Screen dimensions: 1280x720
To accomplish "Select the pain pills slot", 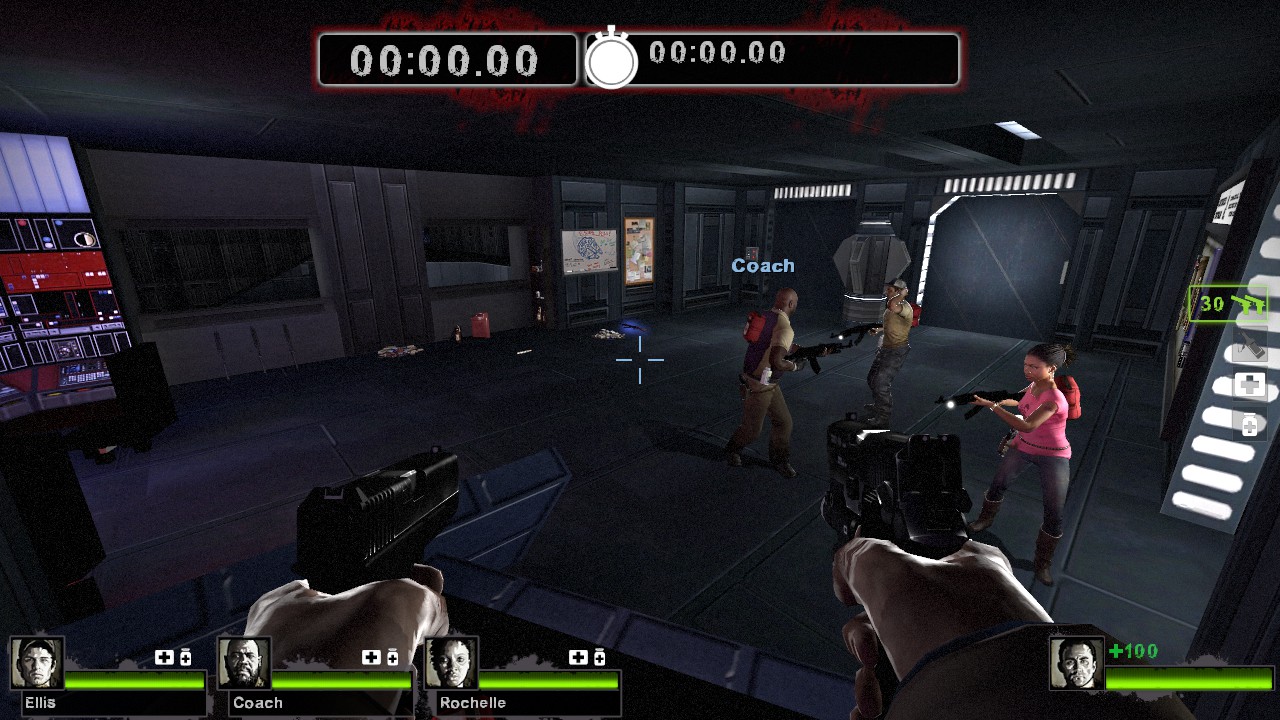I will tap(1249, 426).
